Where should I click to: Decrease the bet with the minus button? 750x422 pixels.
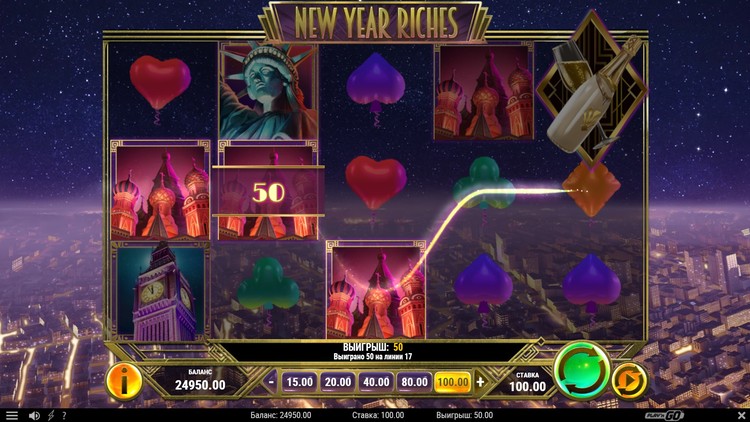[x=271, y=381]
